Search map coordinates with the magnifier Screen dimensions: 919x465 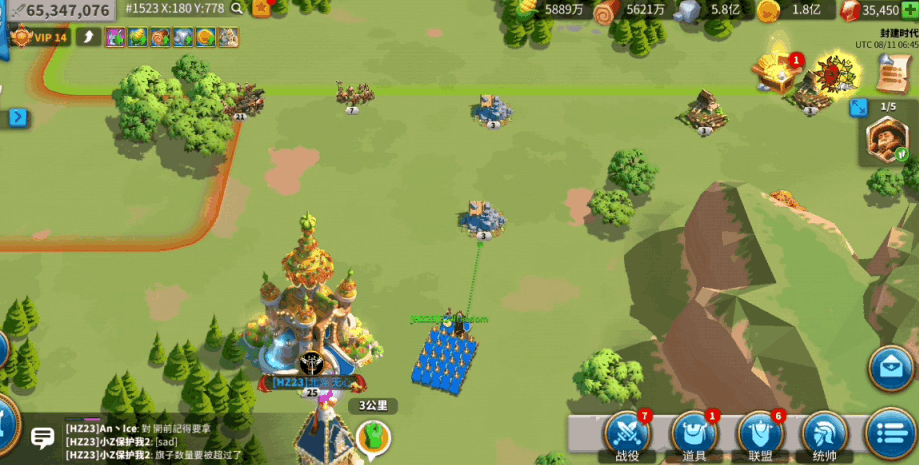point(237,9)
